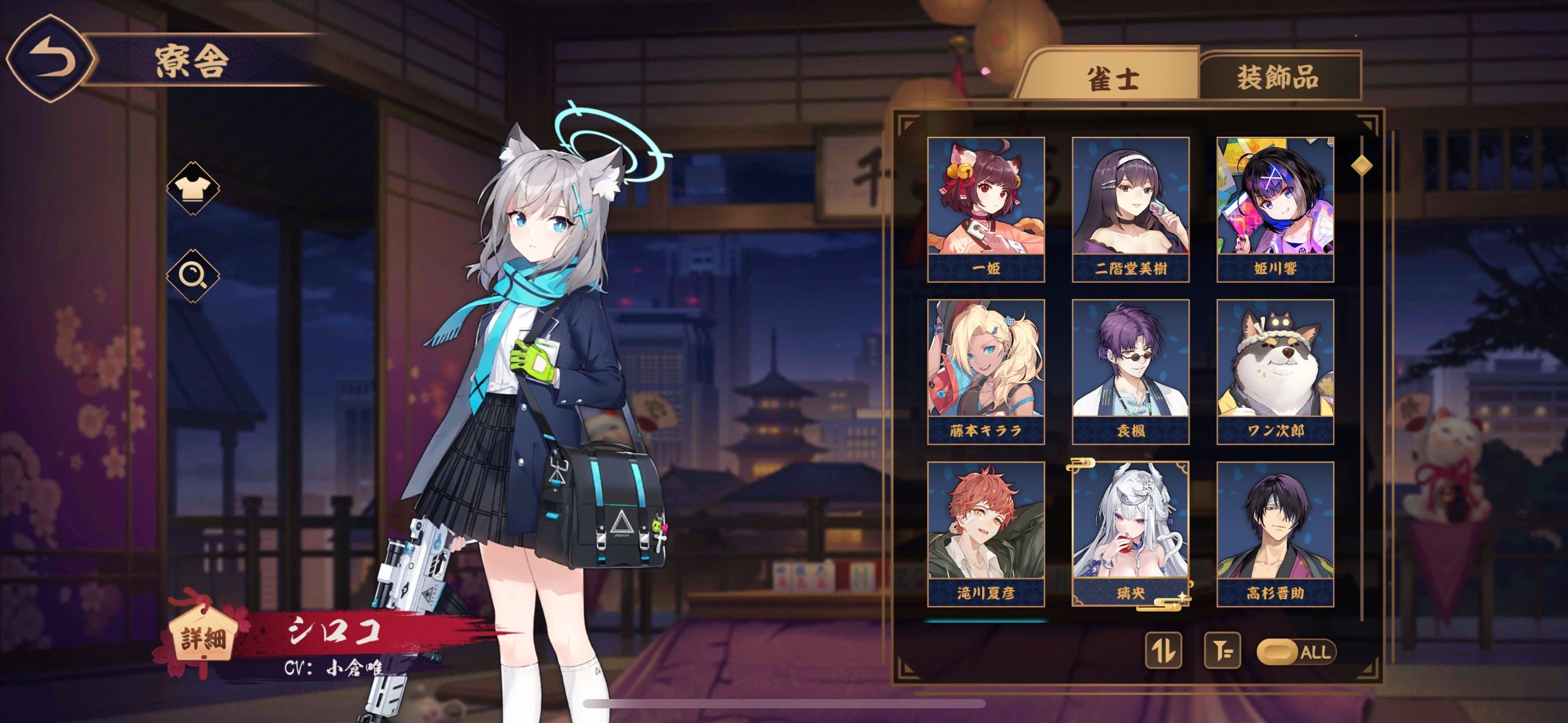Switch to the 装飾品 tab
The height and width of the screenshot is (723, 1568).
point(1278,78)
